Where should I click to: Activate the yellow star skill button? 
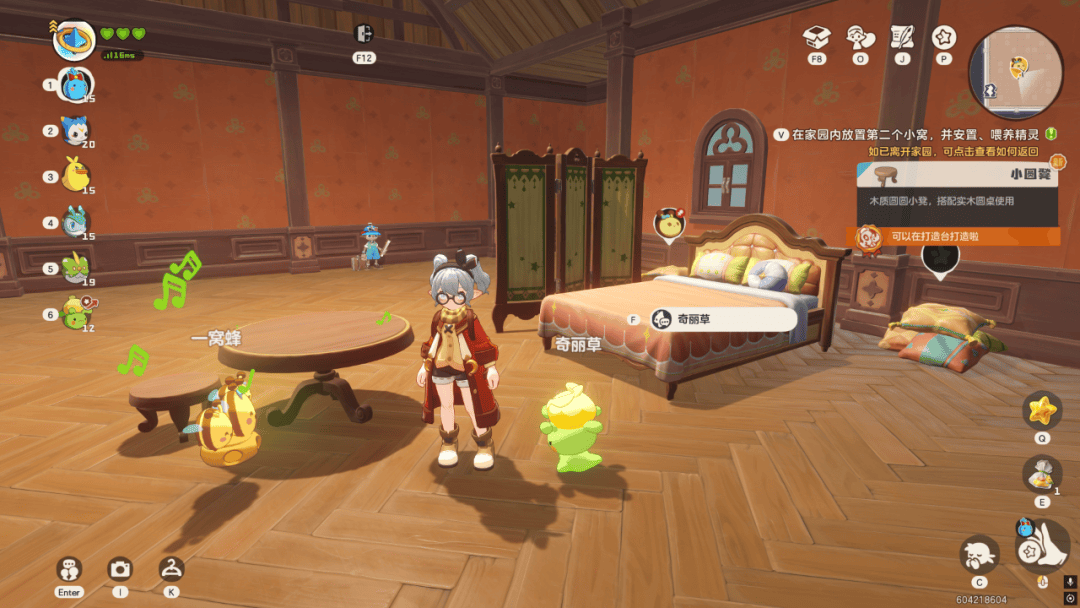[x=1042, y=410]
